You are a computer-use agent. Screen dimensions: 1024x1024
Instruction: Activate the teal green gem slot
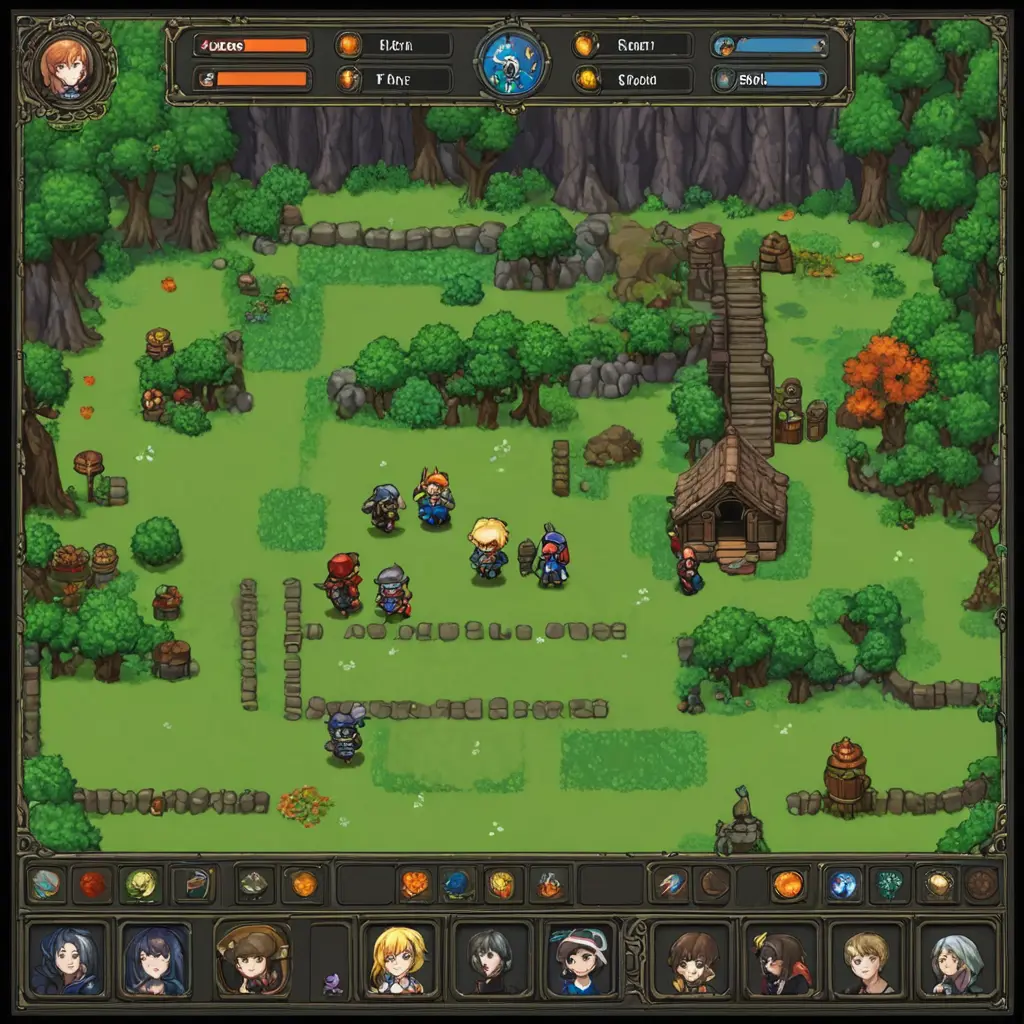click(x=889, y=884)
